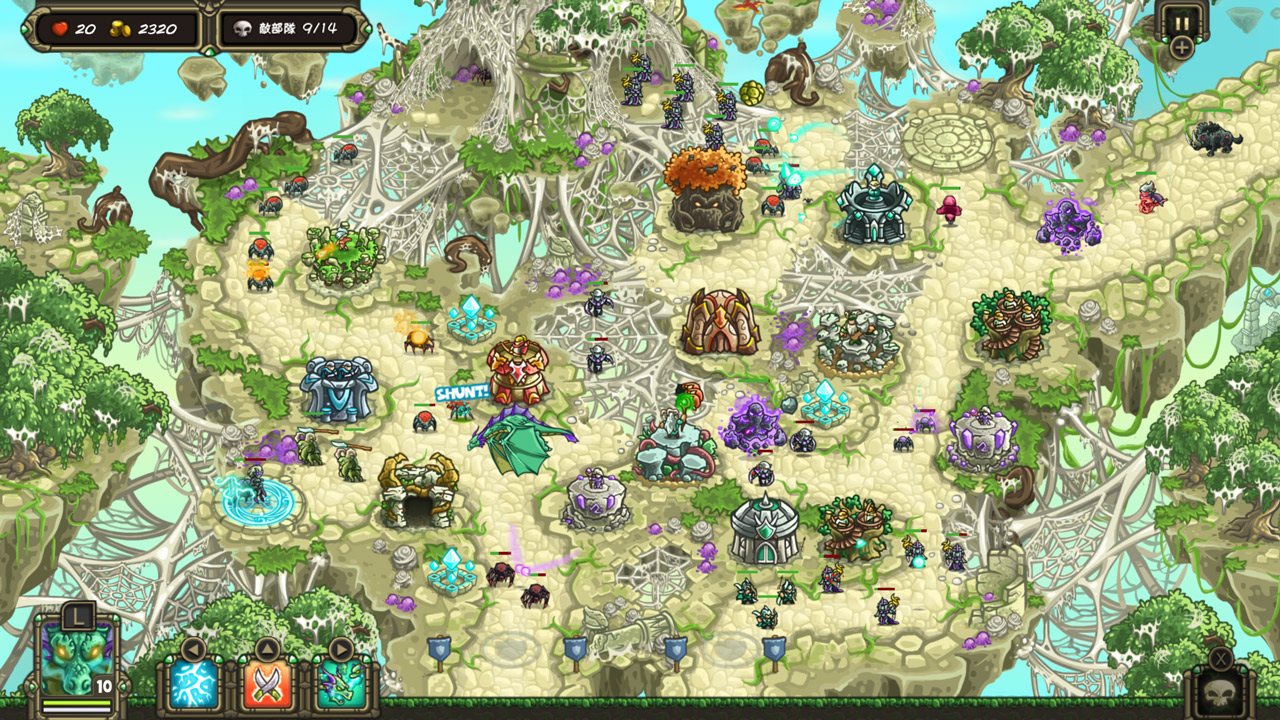Toggle the right arrow above the dragon ability
The height and width of the screenshot is (720, 1280).
340,650
